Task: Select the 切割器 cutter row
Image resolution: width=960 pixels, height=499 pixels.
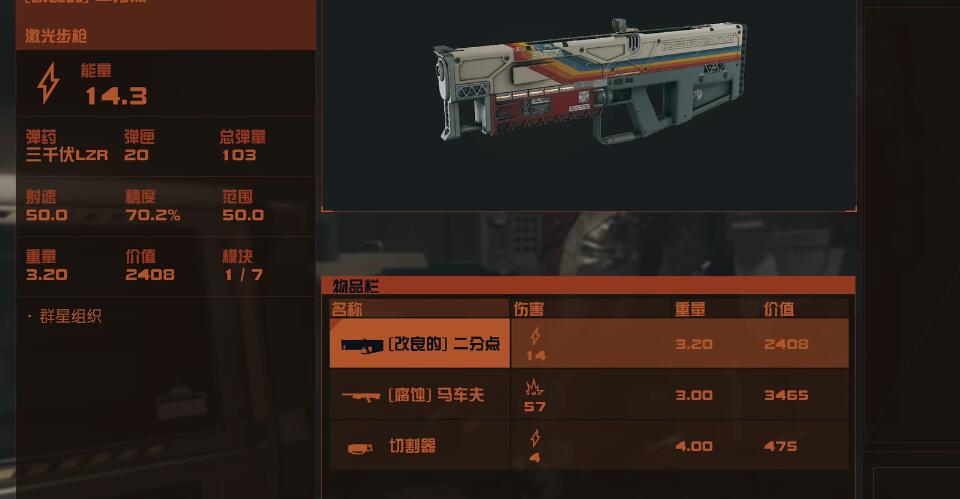Action: (589, 446)
